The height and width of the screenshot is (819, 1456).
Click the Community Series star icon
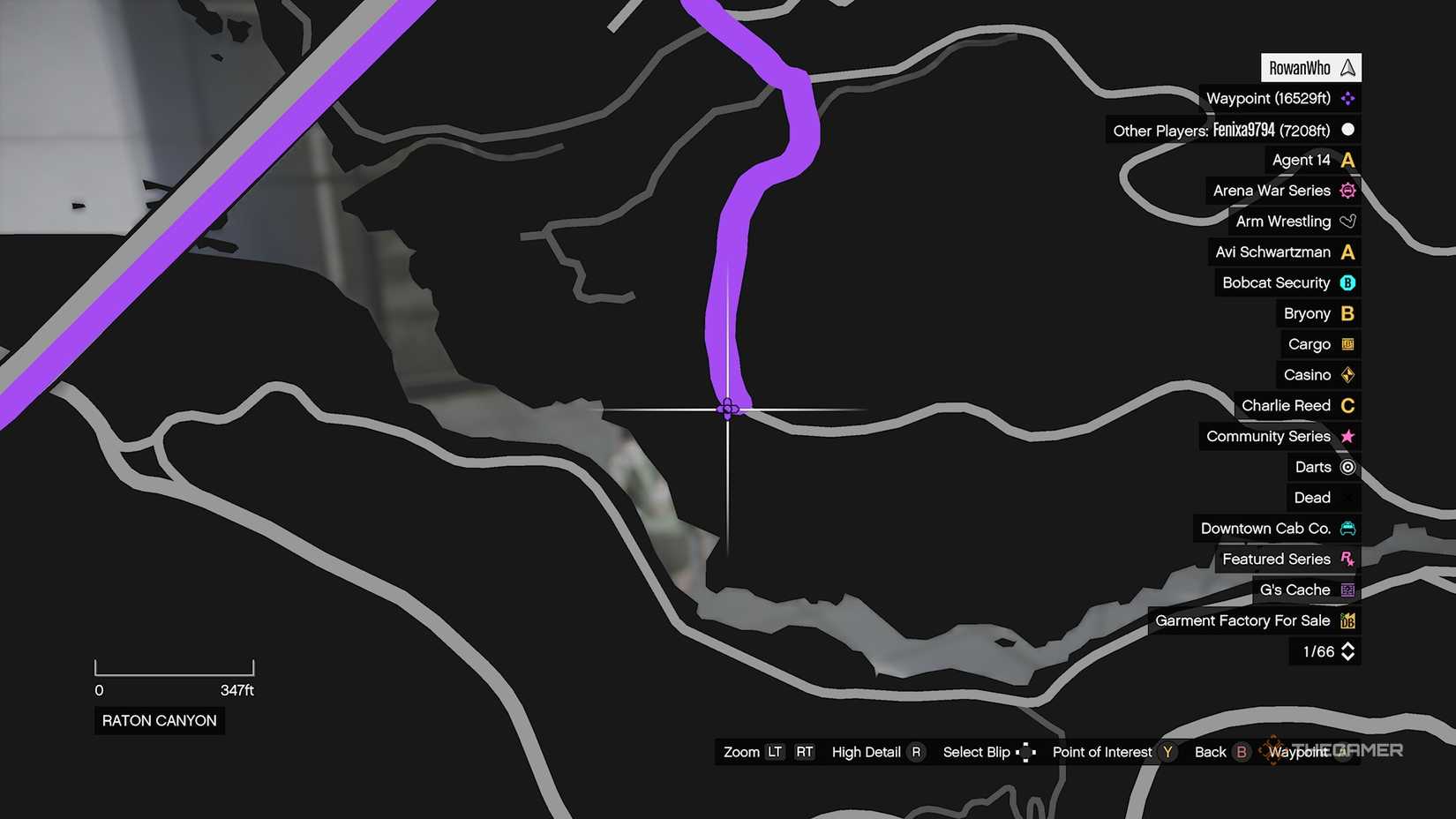click(1347, 436)
